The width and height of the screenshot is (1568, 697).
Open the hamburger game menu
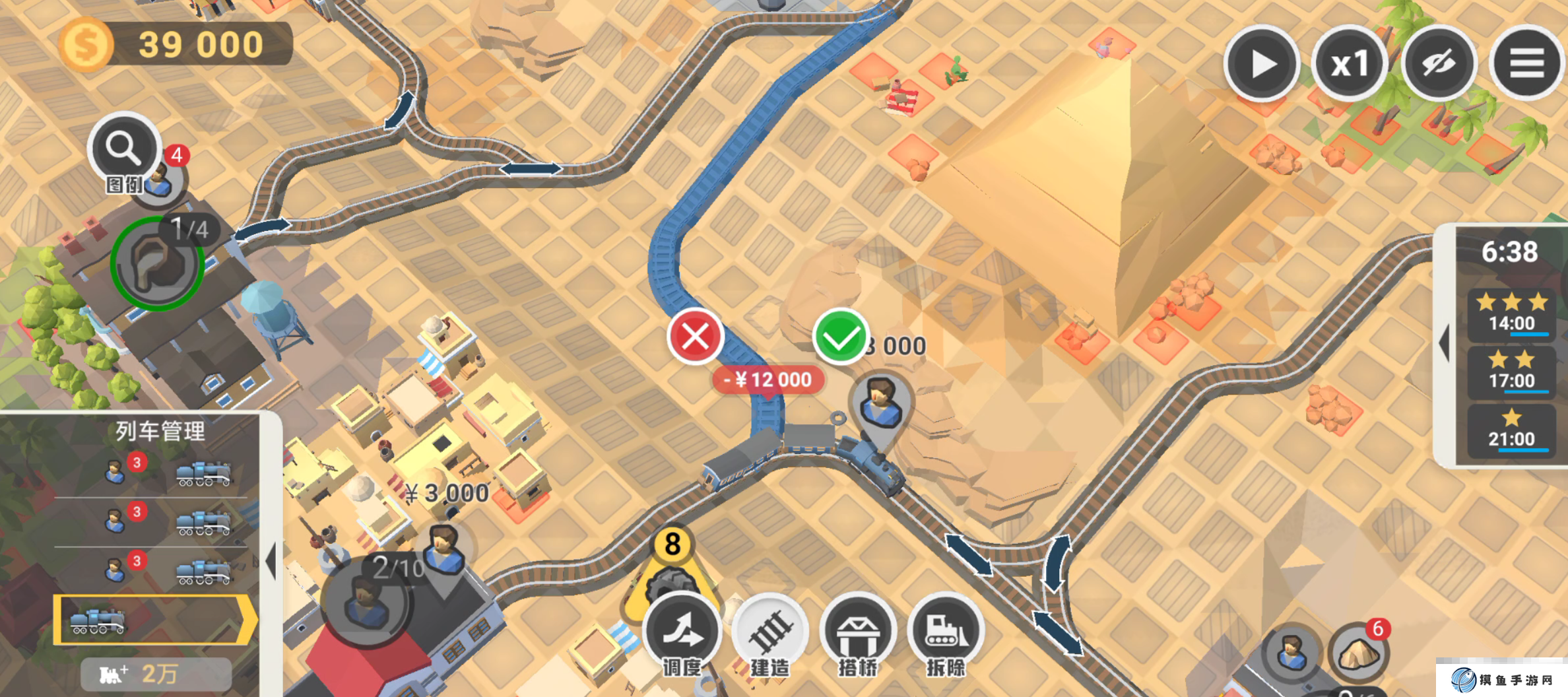point(1526,63)
